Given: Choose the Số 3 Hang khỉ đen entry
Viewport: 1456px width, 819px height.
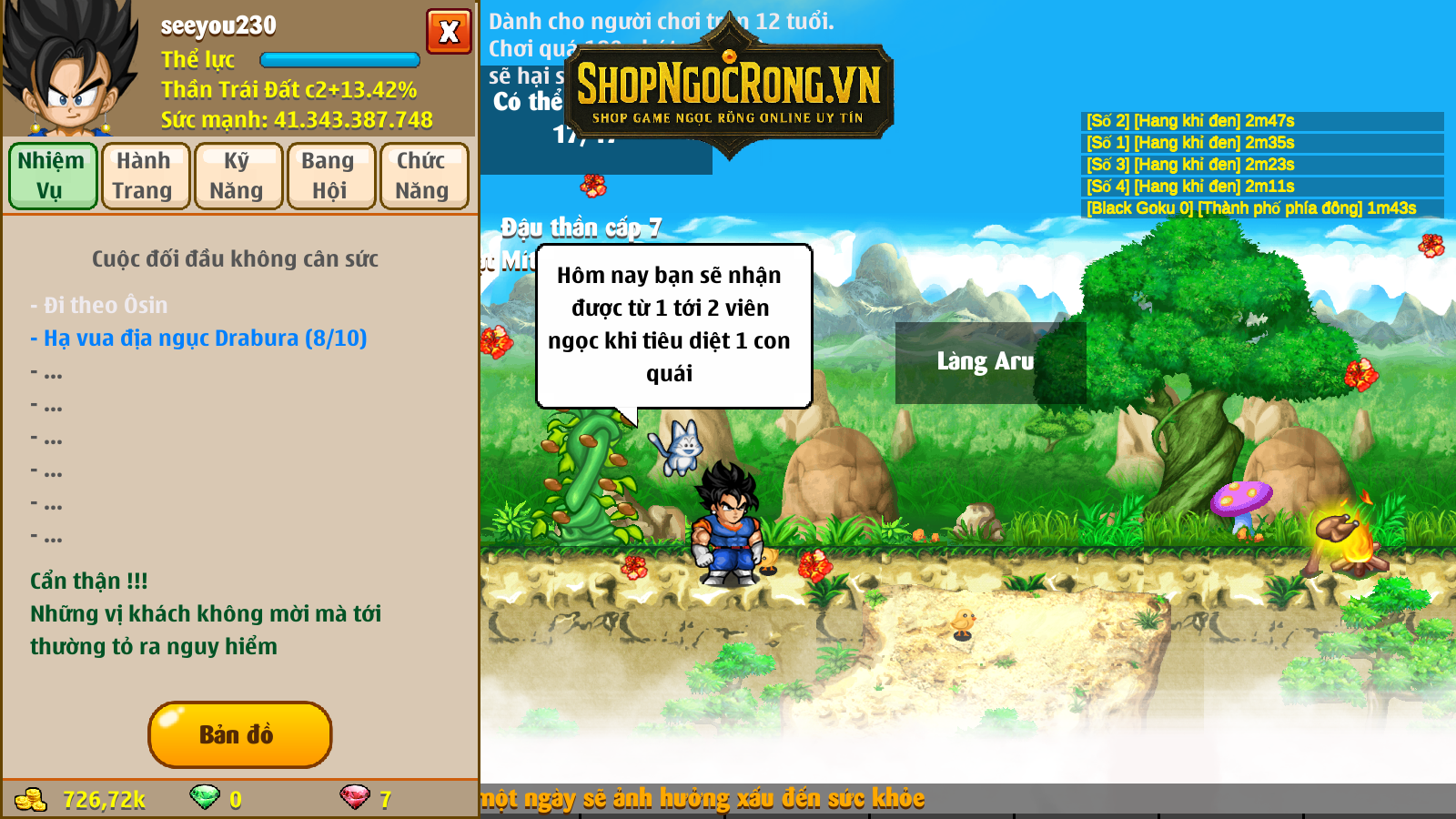Looking at the screenshot, I should pos(1190,165).
